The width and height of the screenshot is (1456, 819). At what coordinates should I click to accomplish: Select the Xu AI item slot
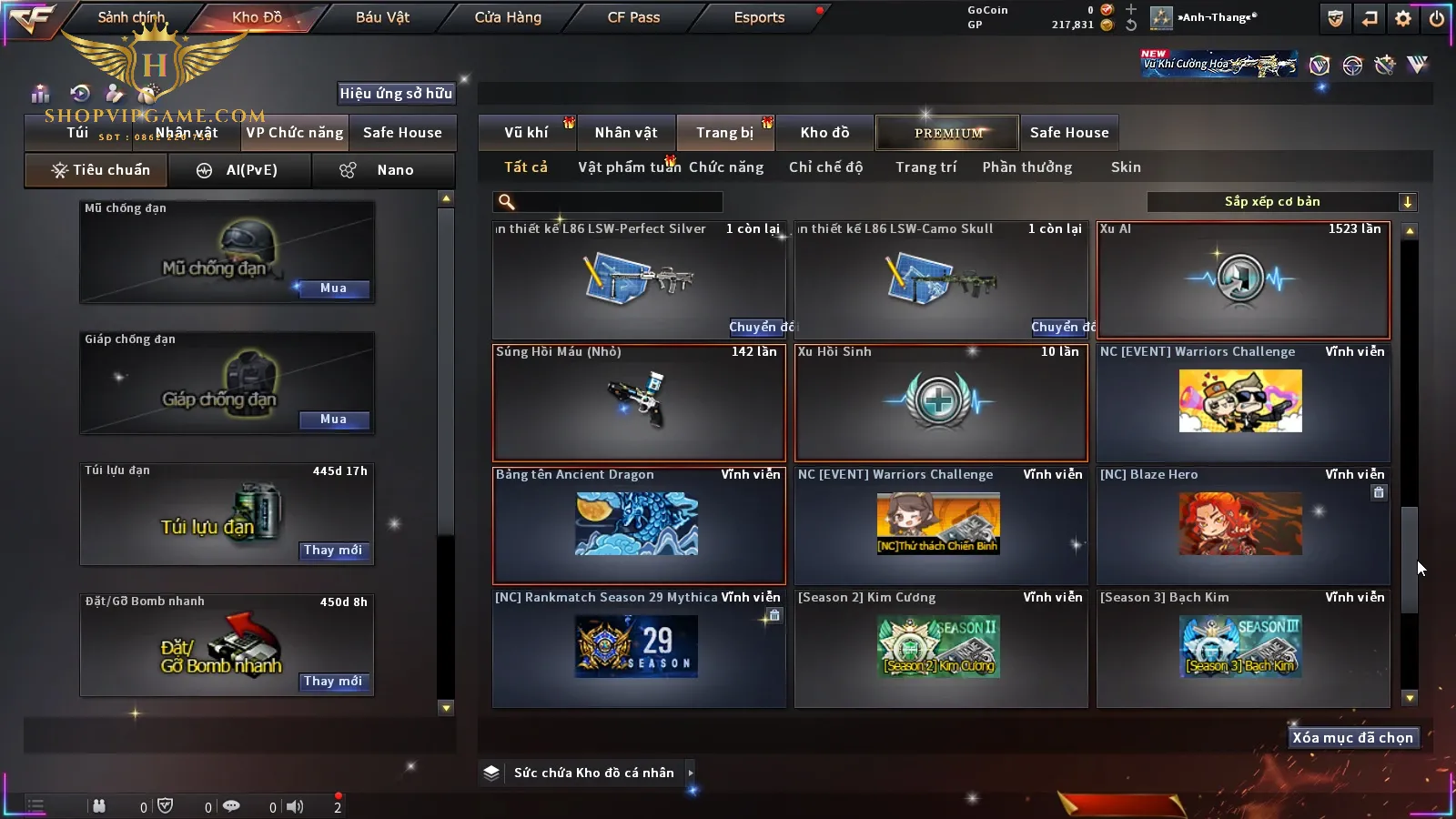1243,280
